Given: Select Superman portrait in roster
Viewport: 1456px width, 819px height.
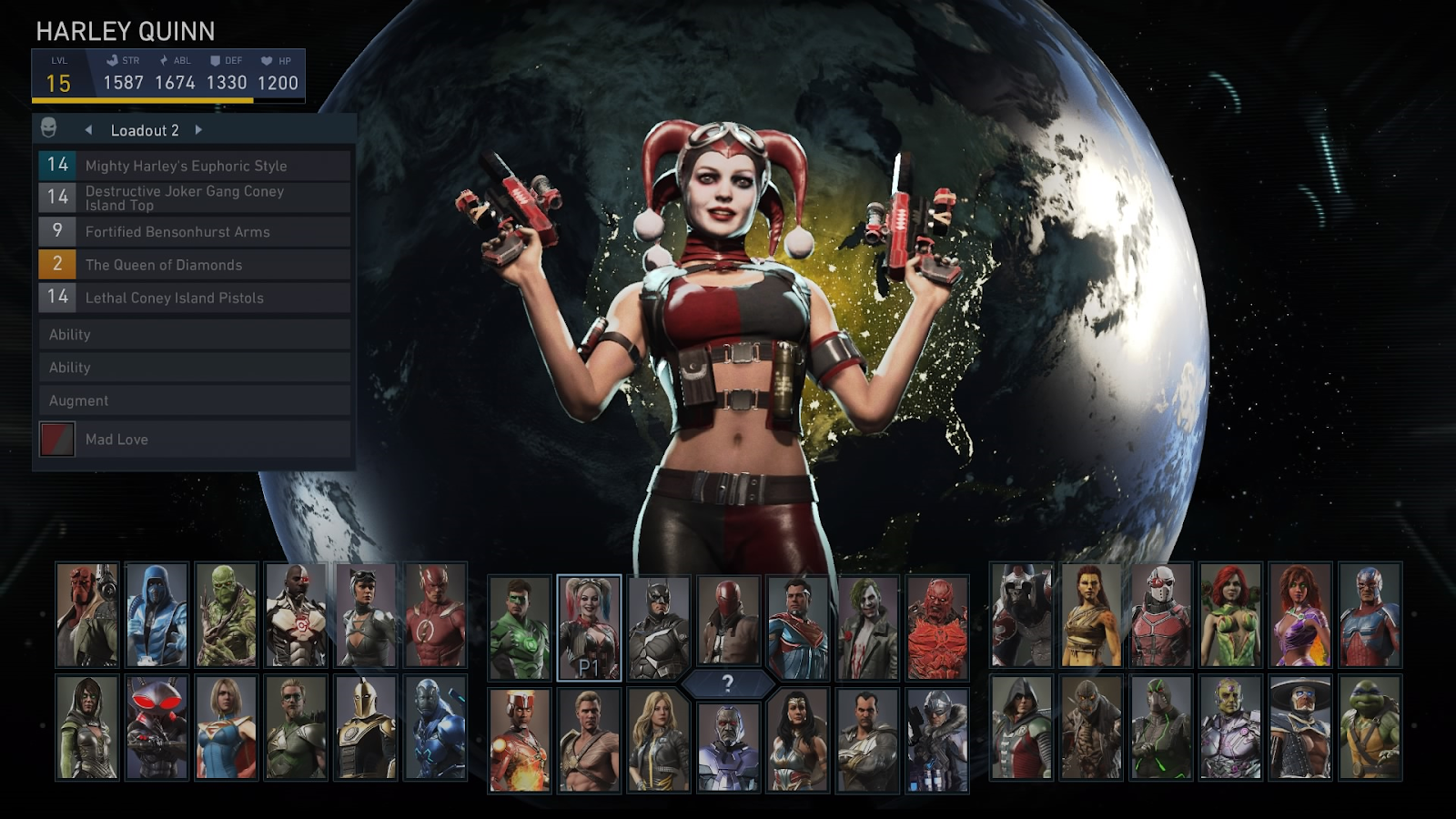Looking at the screenshot, I should pyautogui.click(x=798, y=628).
